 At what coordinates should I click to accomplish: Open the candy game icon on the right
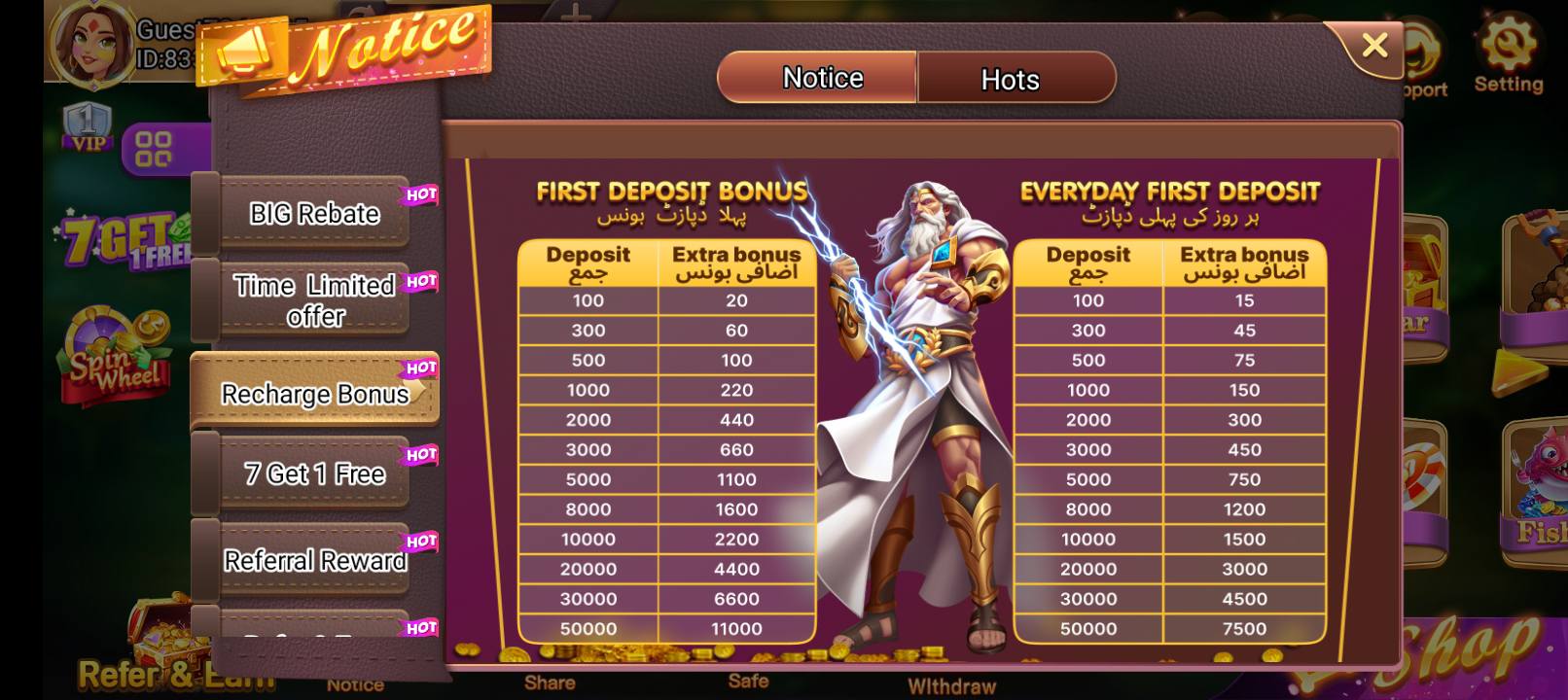(1430, 476)
